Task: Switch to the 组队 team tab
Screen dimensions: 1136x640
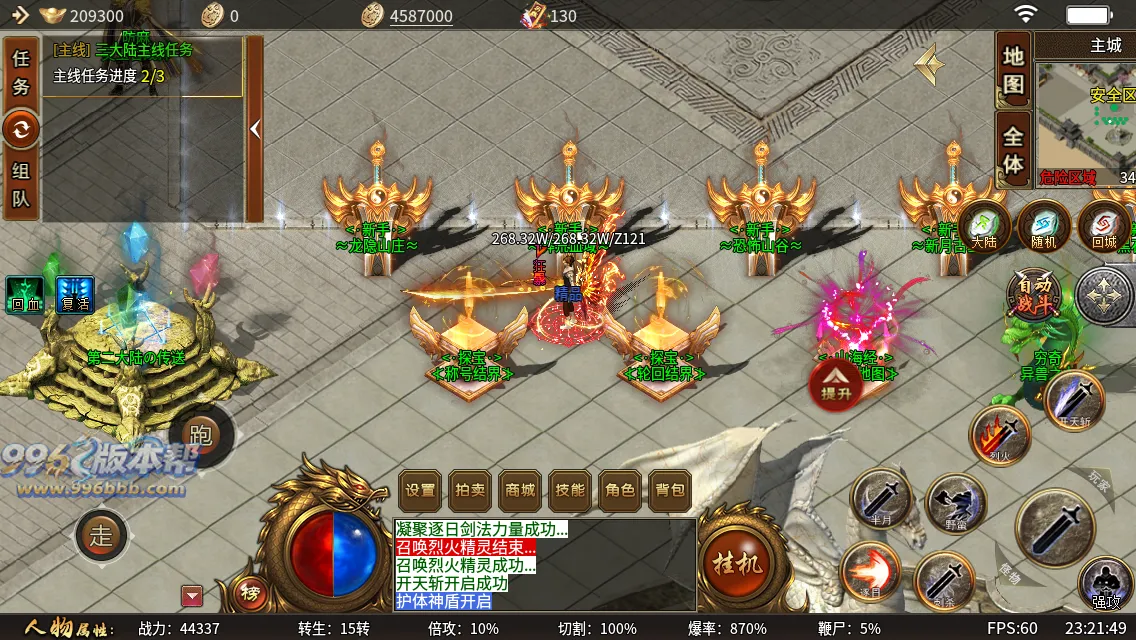Action: pos(21,184)
